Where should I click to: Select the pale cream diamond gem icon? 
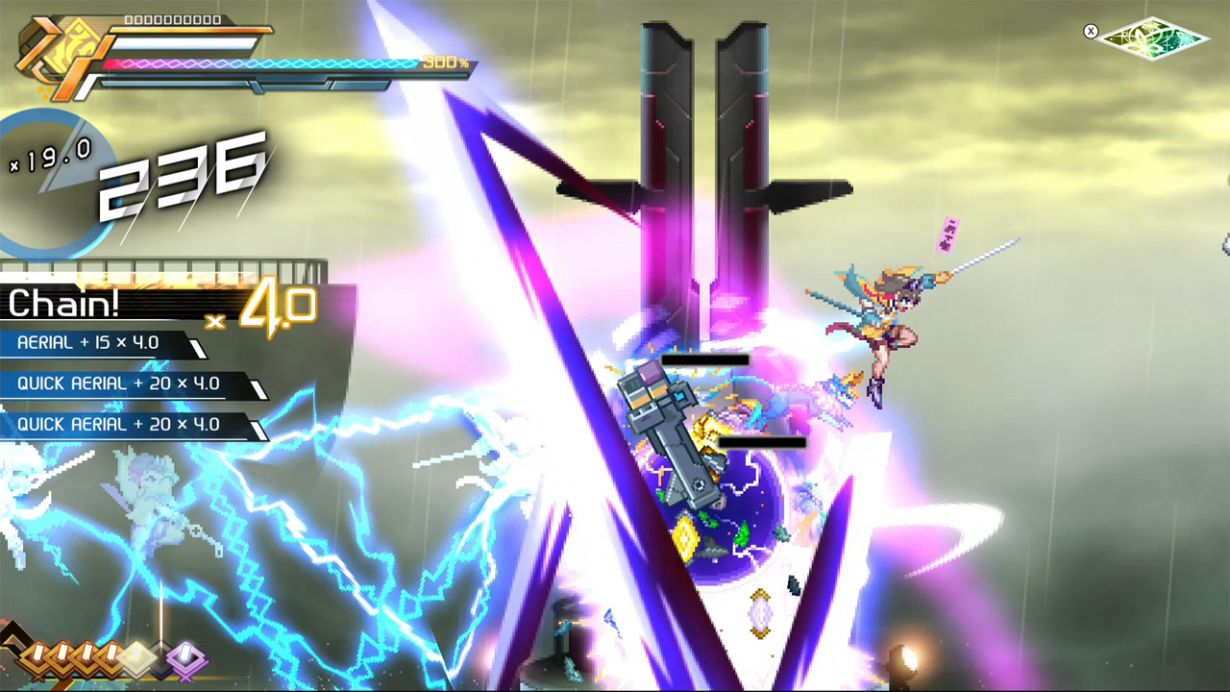[138, 657]
